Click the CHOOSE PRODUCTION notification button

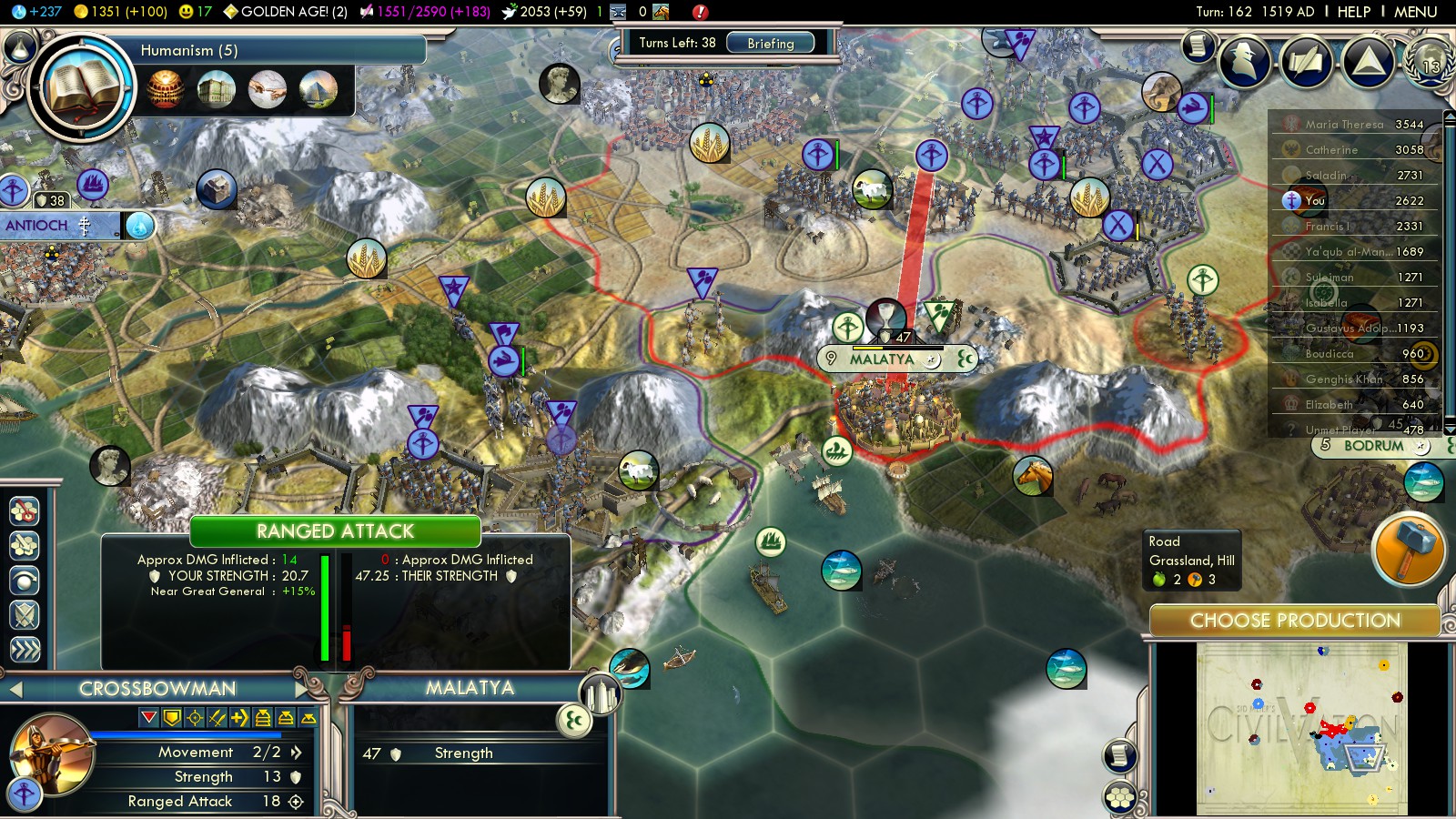[x=1294, y=621]
